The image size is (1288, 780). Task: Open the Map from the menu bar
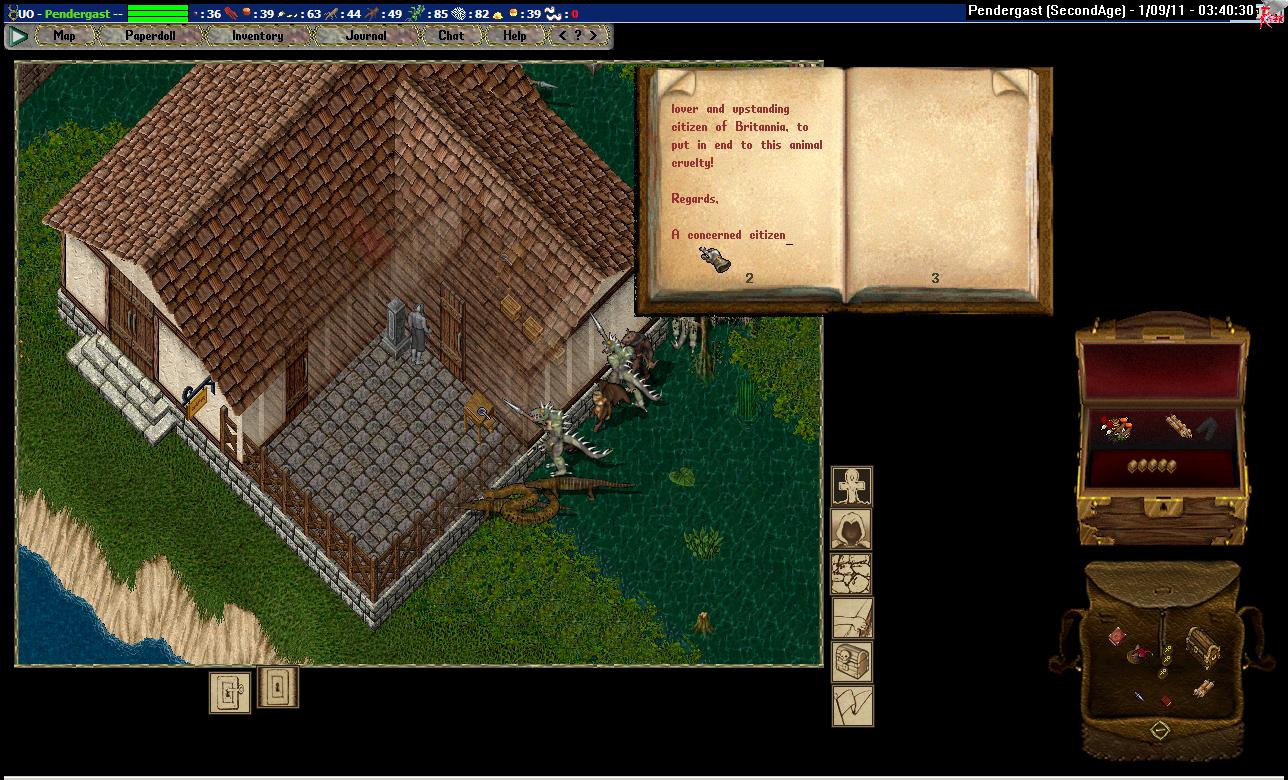(64, 36)
